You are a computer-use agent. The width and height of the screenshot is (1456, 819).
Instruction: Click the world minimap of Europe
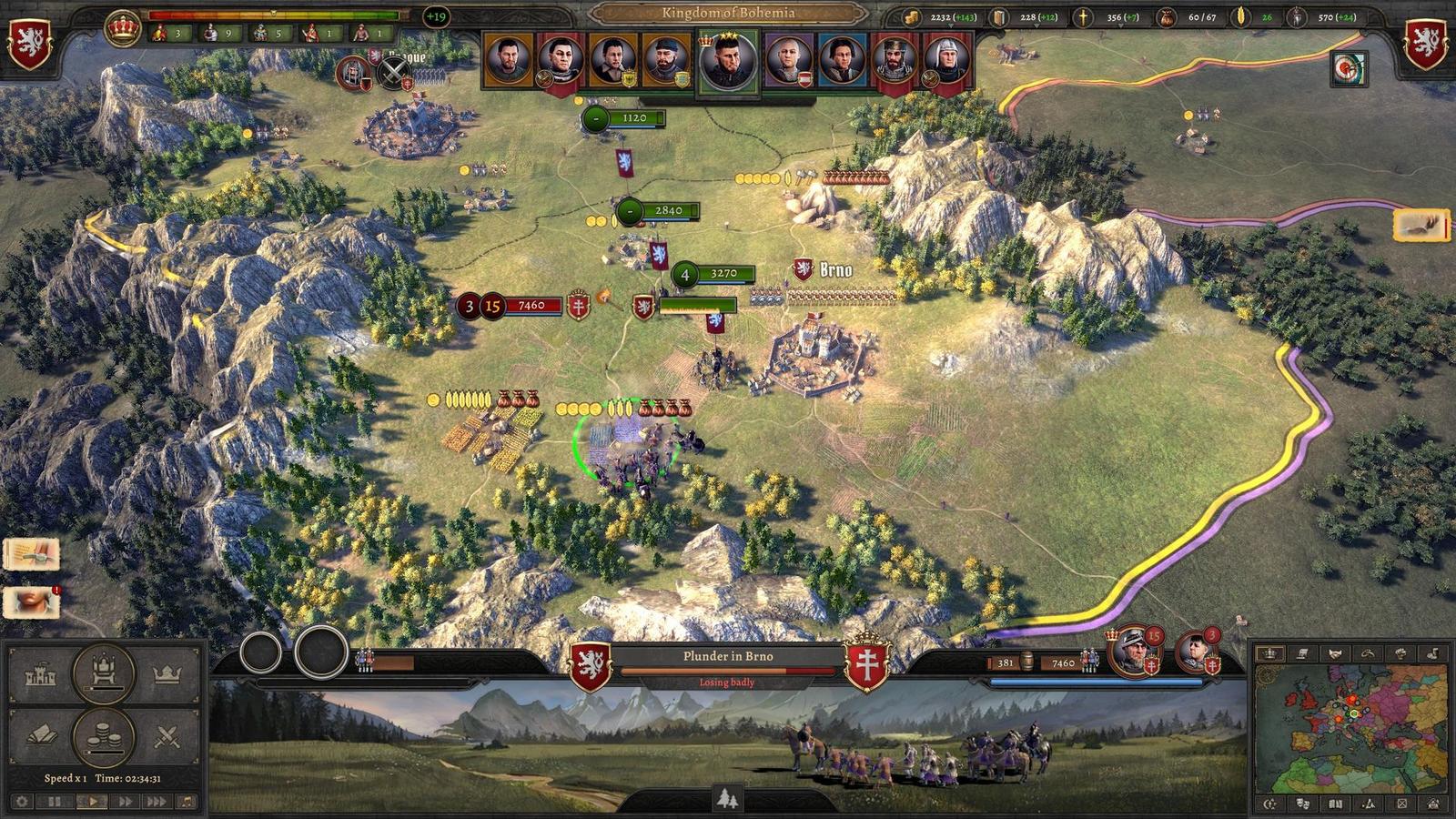tap(1350, 728)
